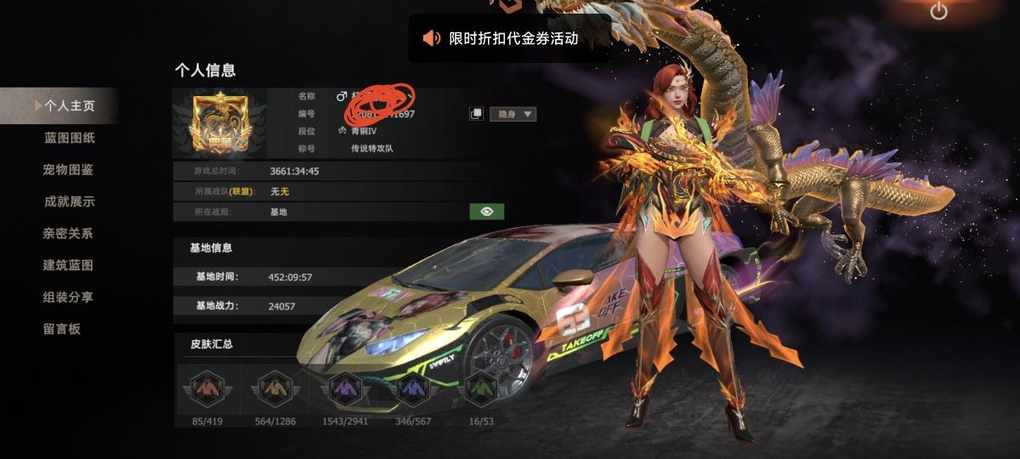Viewport: 1020px width, 459px height.
Task: Select the blue skin icon showing 346/567
Action: 413,388
